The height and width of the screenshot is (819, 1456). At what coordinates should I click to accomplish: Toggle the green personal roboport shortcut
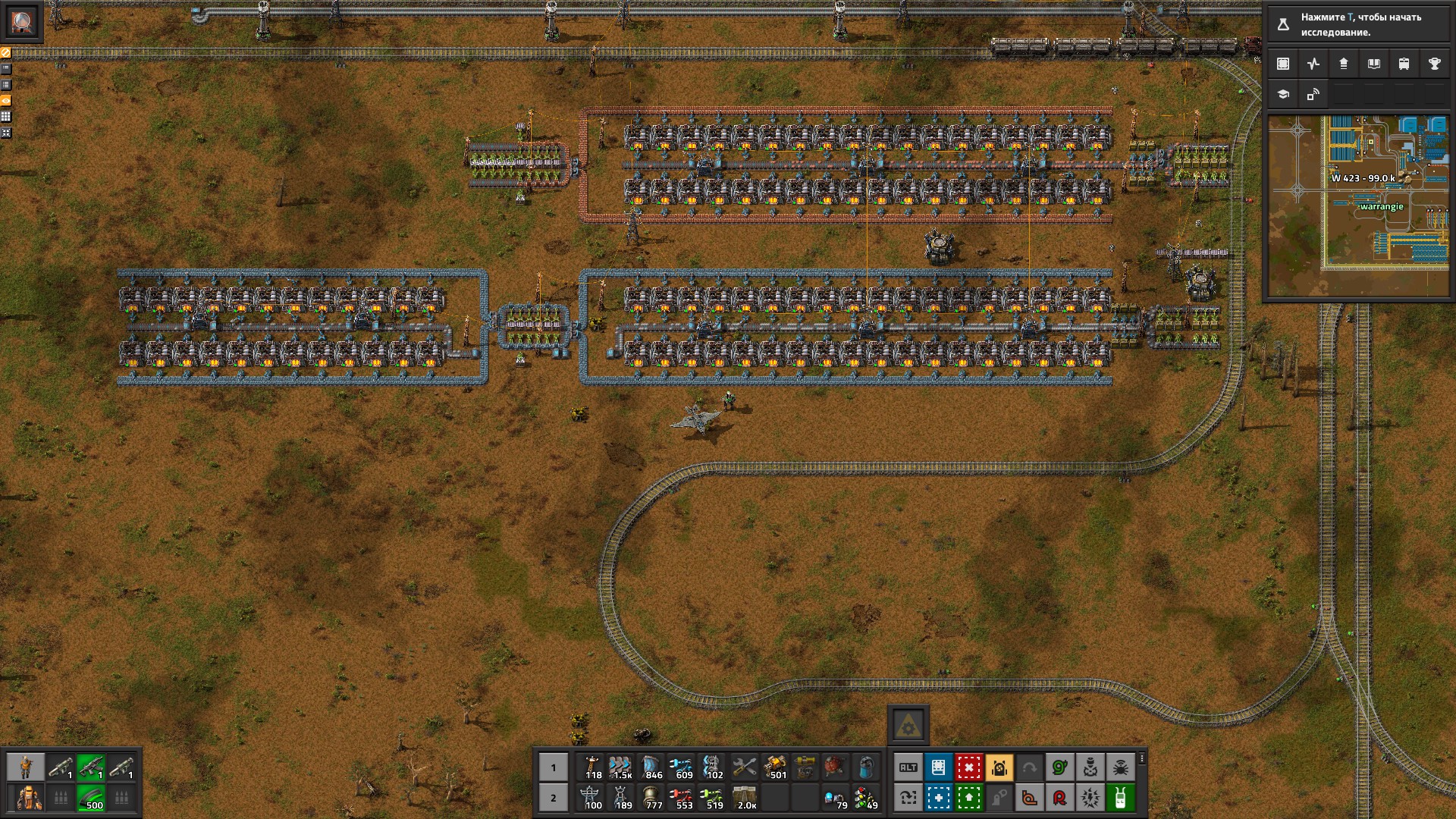point(1120,798)
